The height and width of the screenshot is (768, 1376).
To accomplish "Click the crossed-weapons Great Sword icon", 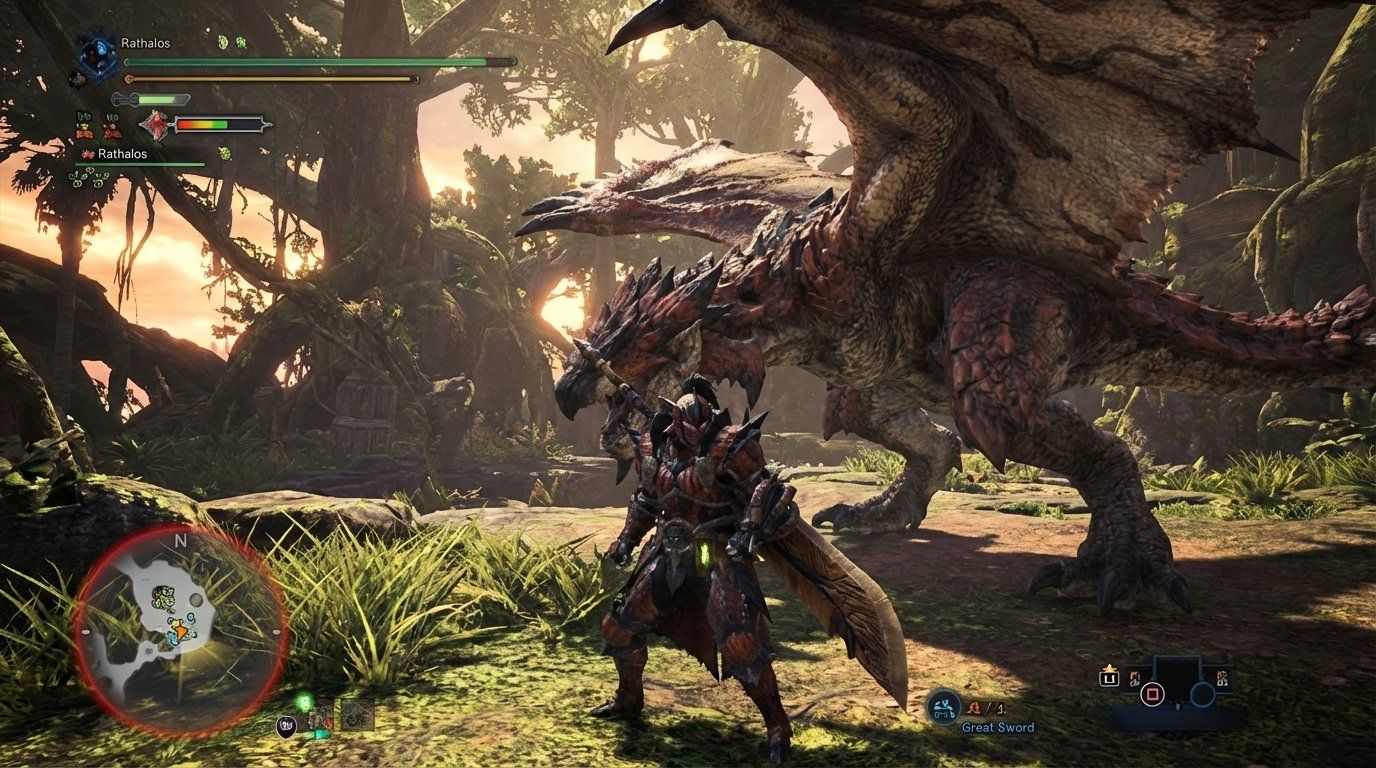I will point(943,705).
